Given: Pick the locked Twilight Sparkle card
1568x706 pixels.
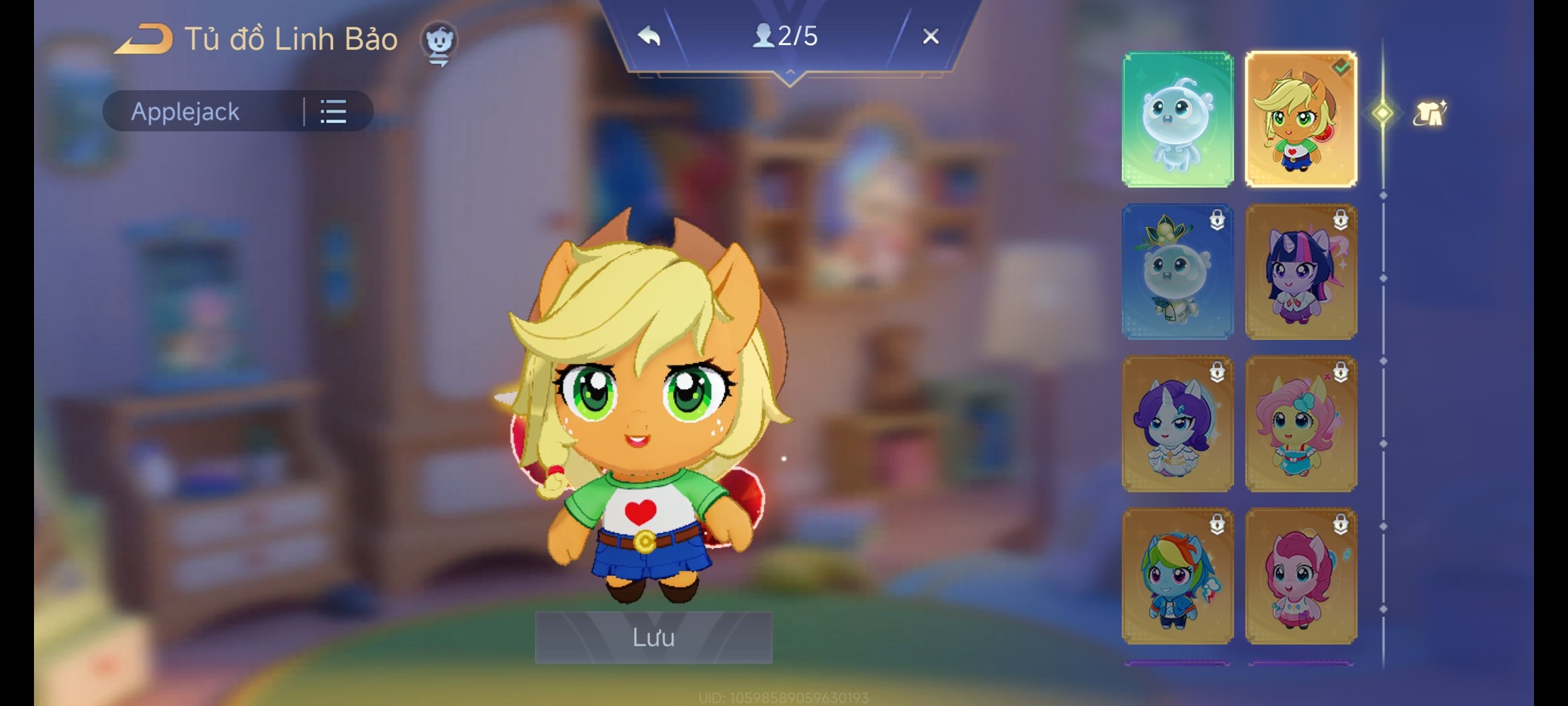Looking at the screenshot, I should coord(1301,272).
